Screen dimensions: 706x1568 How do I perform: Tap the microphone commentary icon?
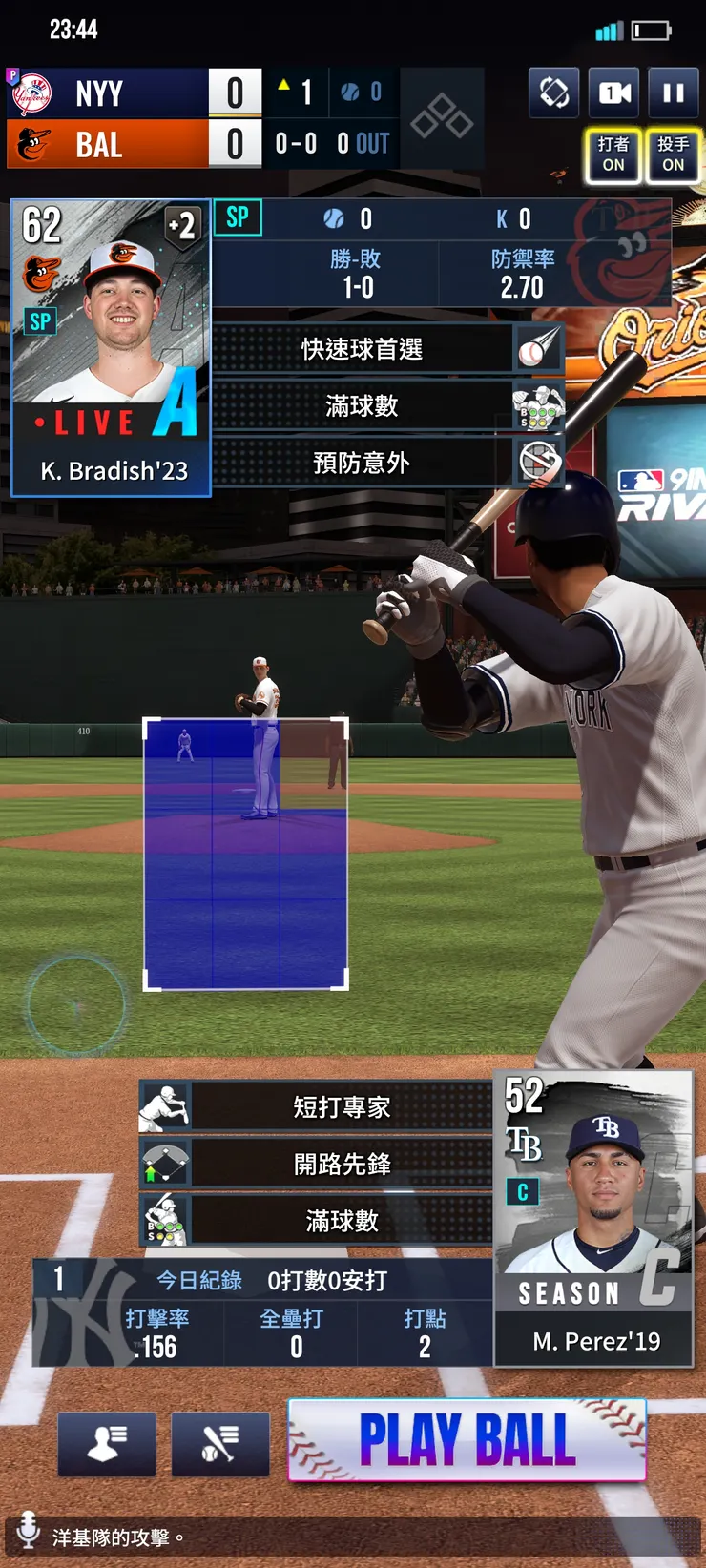coord(29,1529)
